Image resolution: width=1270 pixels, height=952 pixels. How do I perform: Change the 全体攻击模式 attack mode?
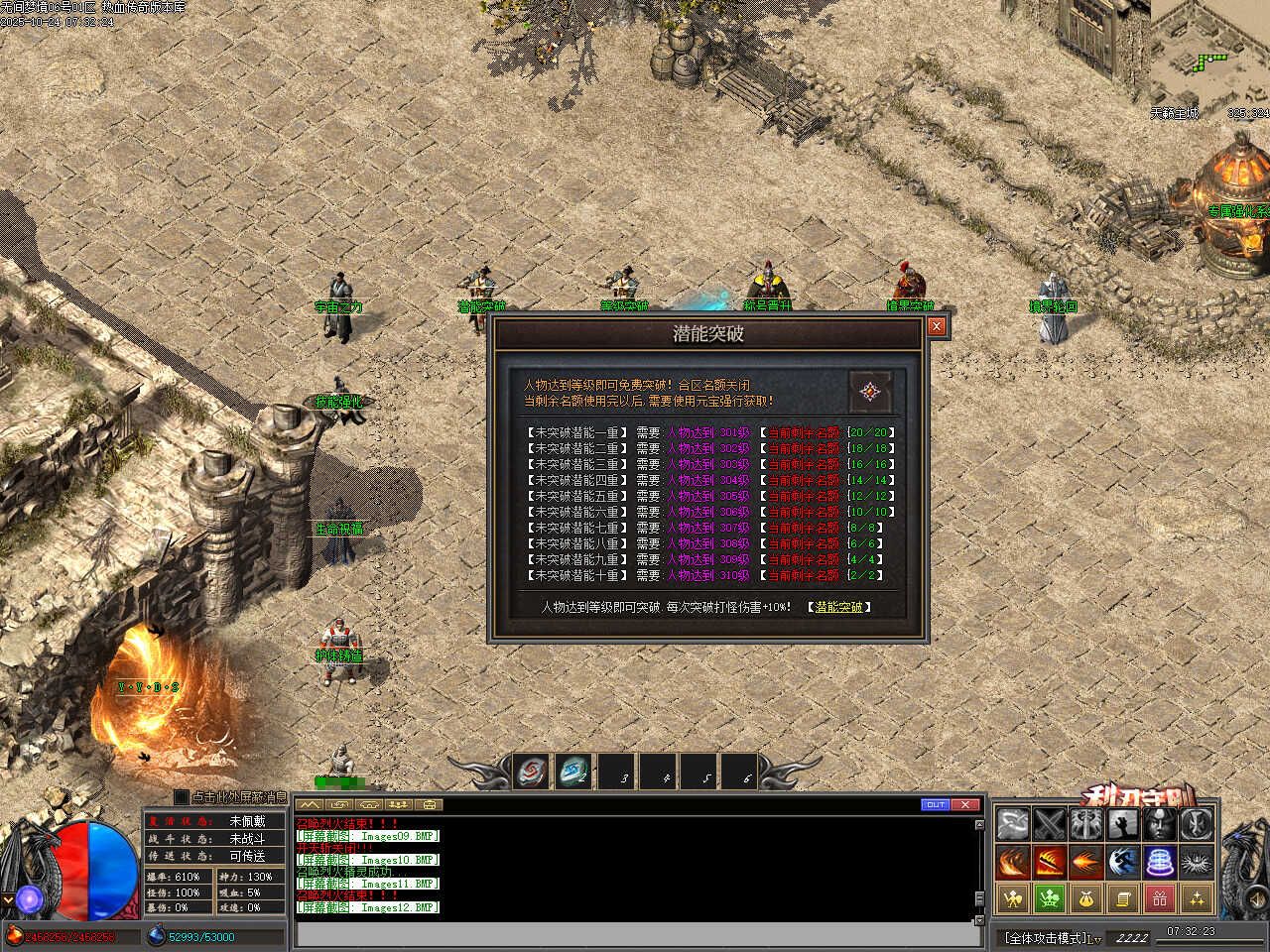pos(1052,937)
